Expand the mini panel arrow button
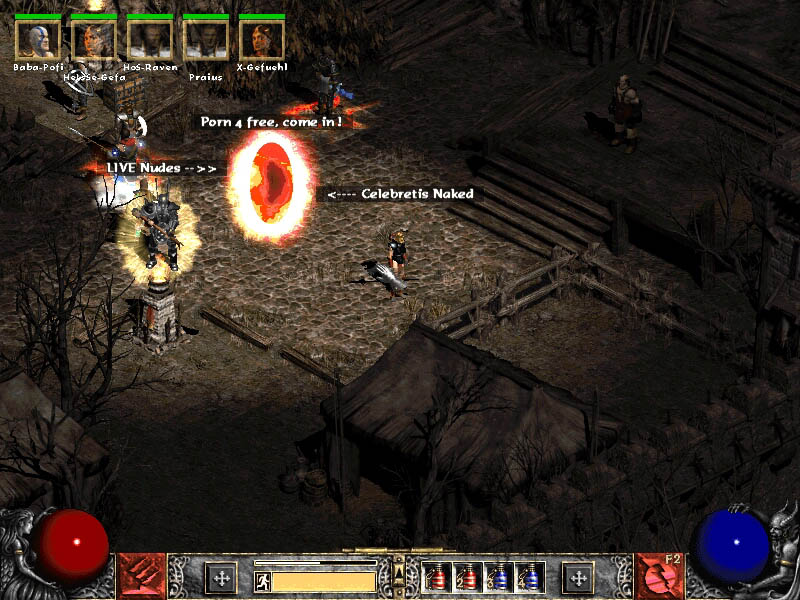Screen dimensions: 800x600 pos(399,570)
